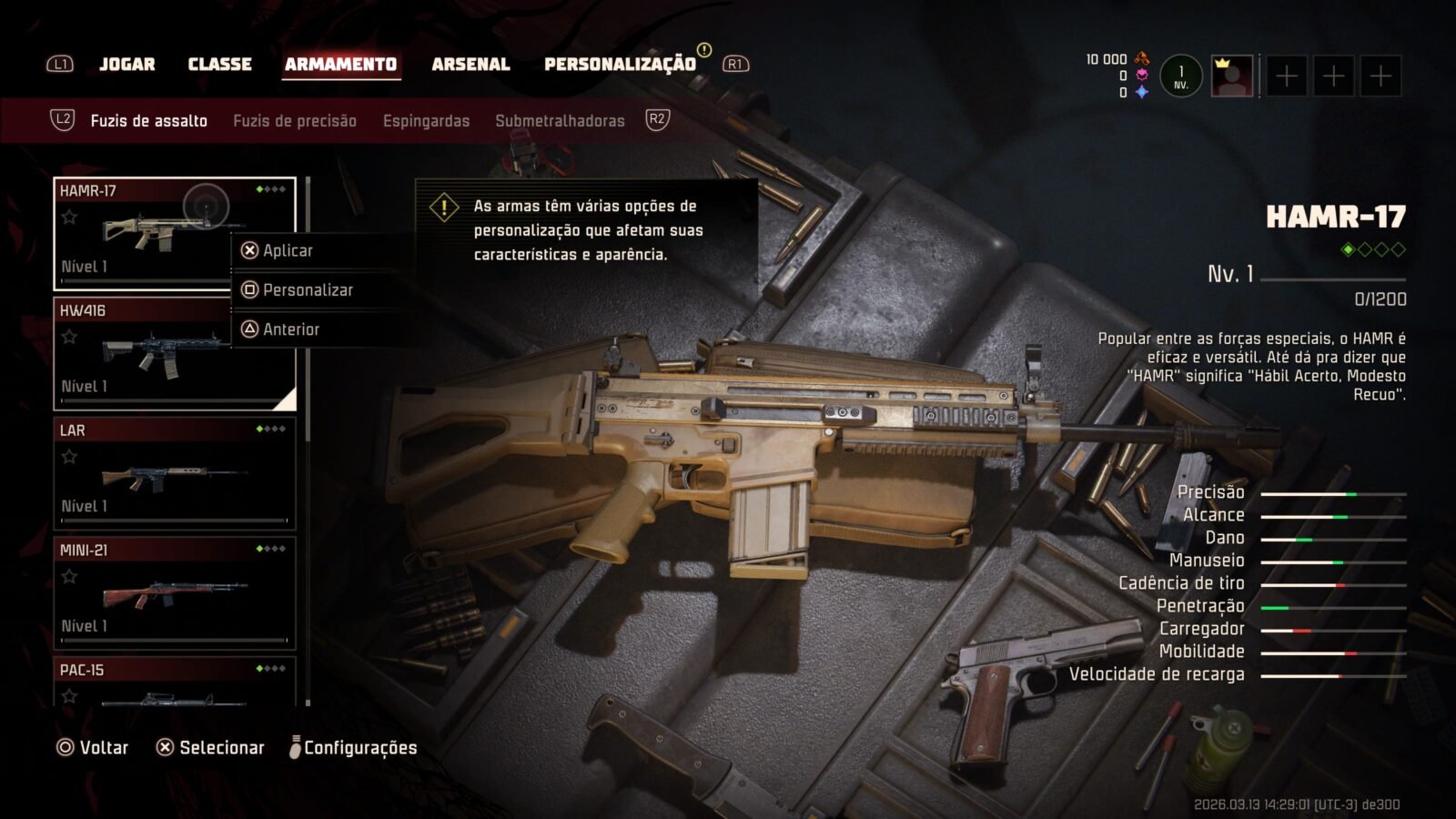Choose the LAR rifle card
This screenshot has width=1456, height=819.
point(175,473)
